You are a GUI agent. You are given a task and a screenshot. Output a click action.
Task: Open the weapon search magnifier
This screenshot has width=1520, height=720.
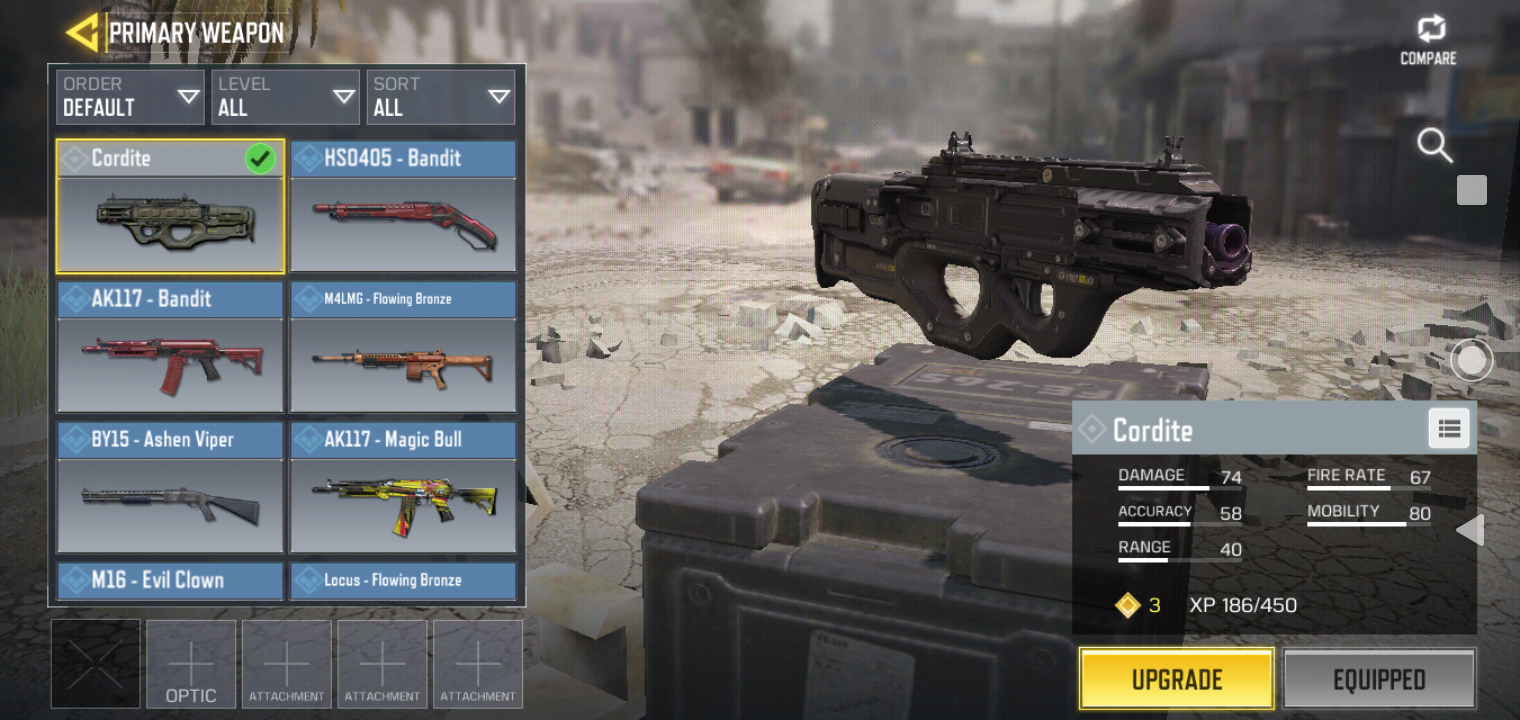tap(1435, 146)
